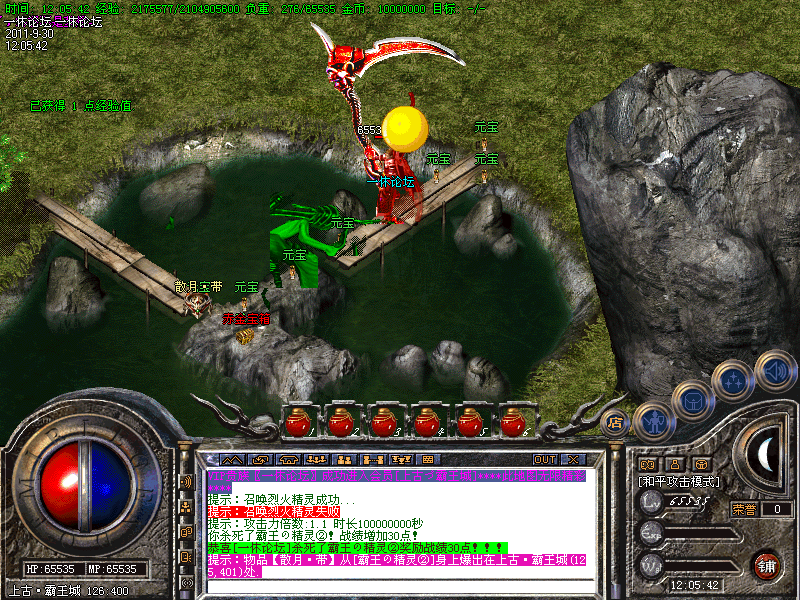Click the 荣誉 honor label
The width and height of the screenshot is (800, 600).
[x=744, y=509]
